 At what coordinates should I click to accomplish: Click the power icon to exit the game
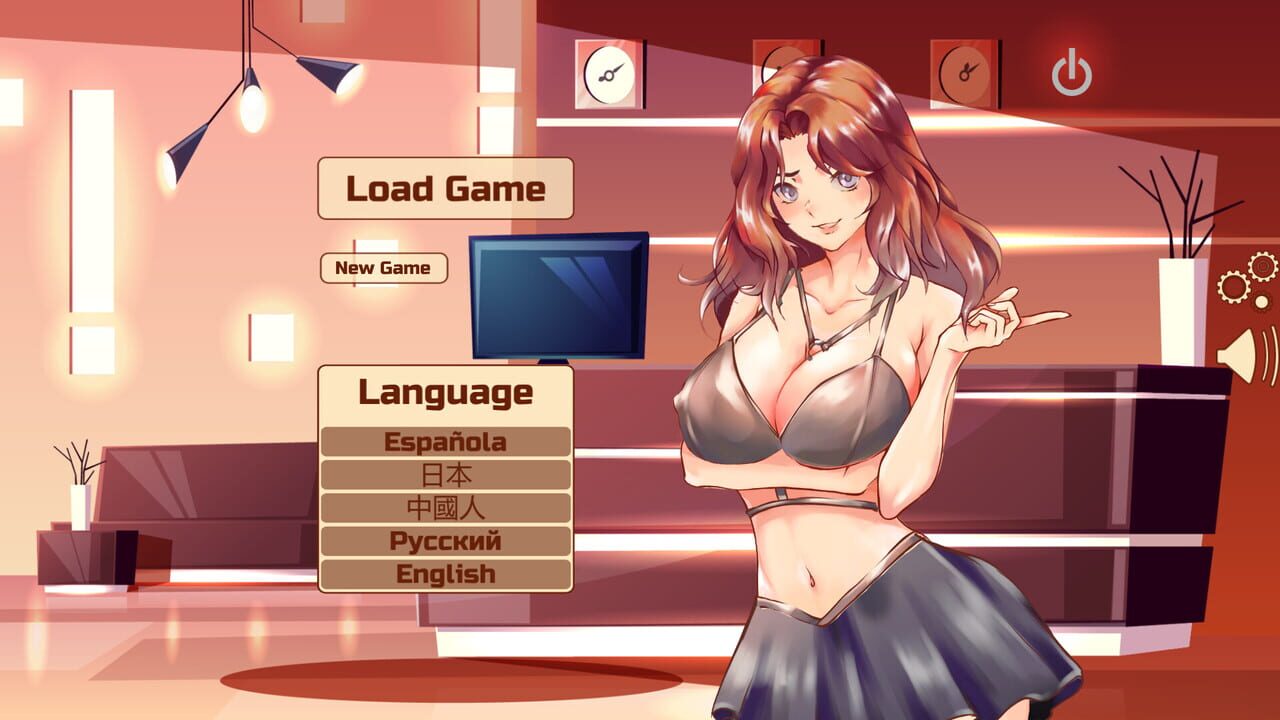1070,72
